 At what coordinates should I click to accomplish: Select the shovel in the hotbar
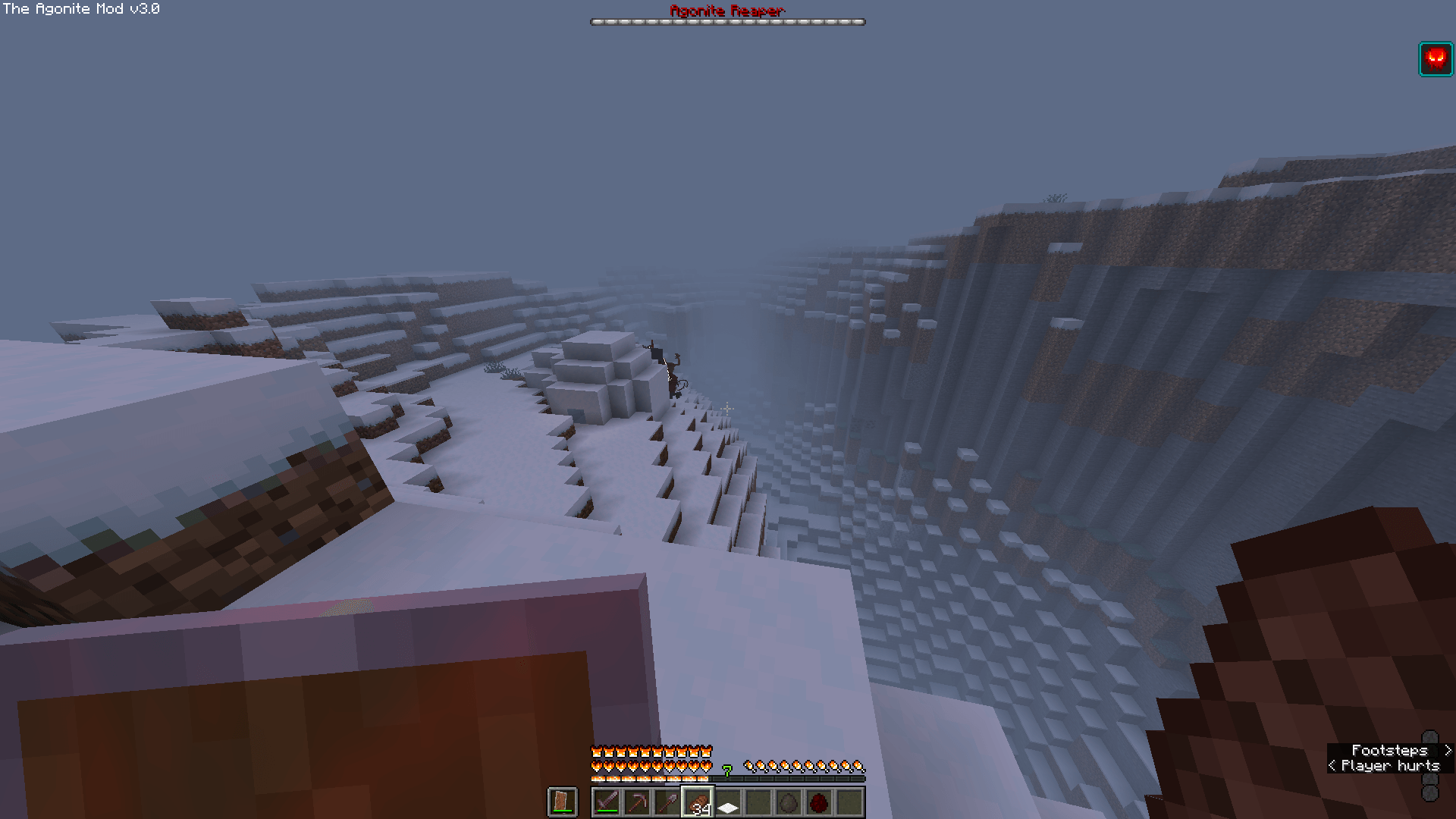tap(667, 802)
